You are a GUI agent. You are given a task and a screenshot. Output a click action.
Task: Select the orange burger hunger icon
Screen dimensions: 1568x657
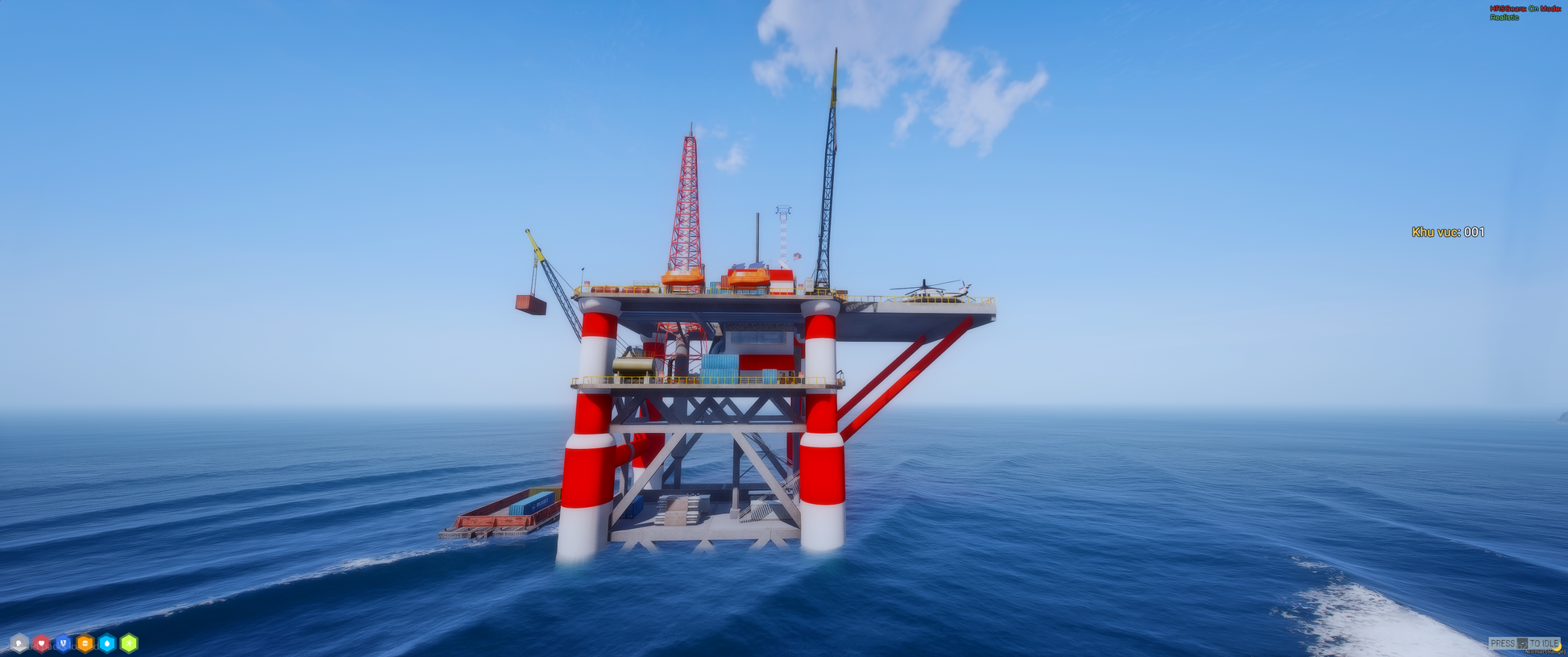click(x=85, y=643)
